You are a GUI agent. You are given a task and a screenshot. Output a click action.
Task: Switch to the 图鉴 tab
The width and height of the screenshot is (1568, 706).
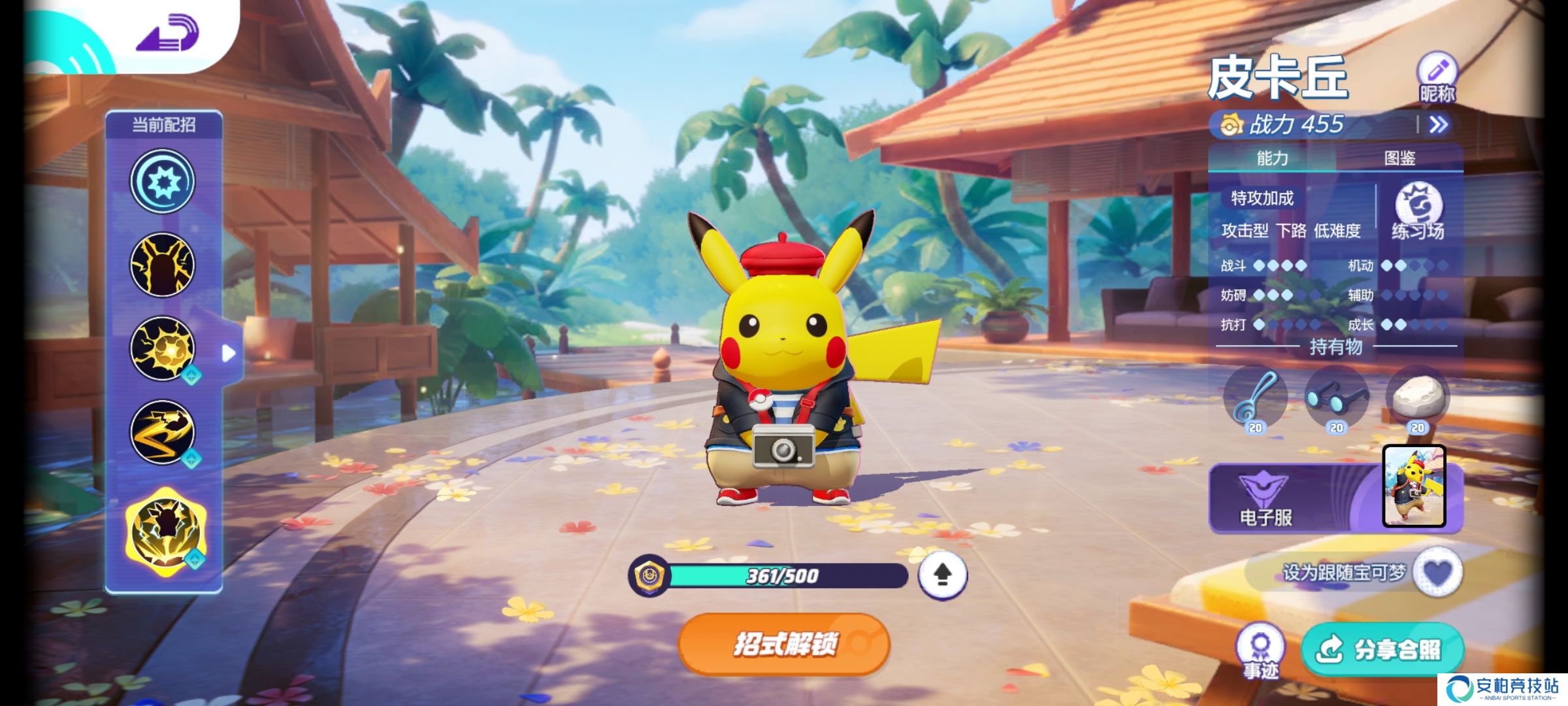[1399, 158]
